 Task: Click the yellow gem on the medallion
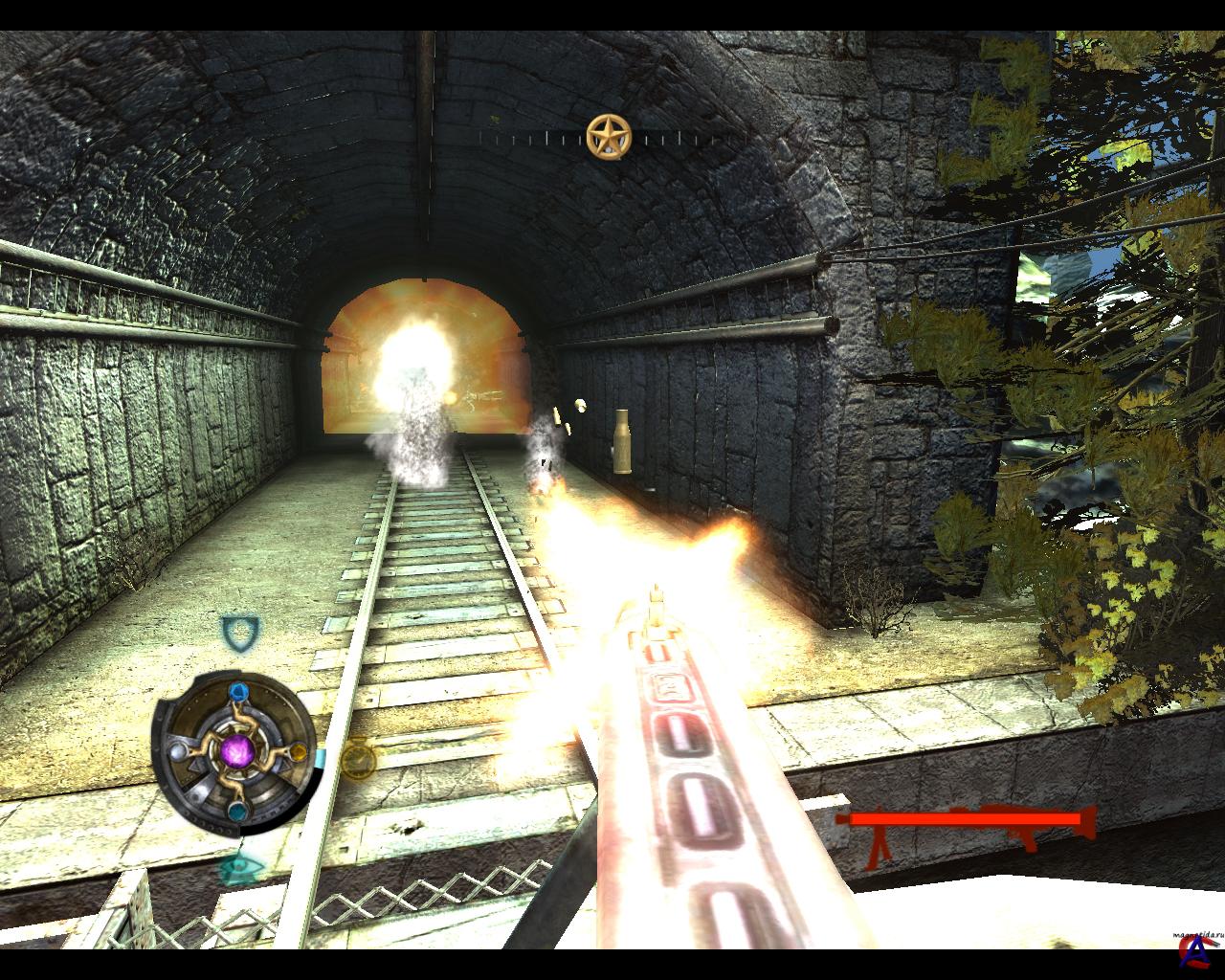[298, 752]
